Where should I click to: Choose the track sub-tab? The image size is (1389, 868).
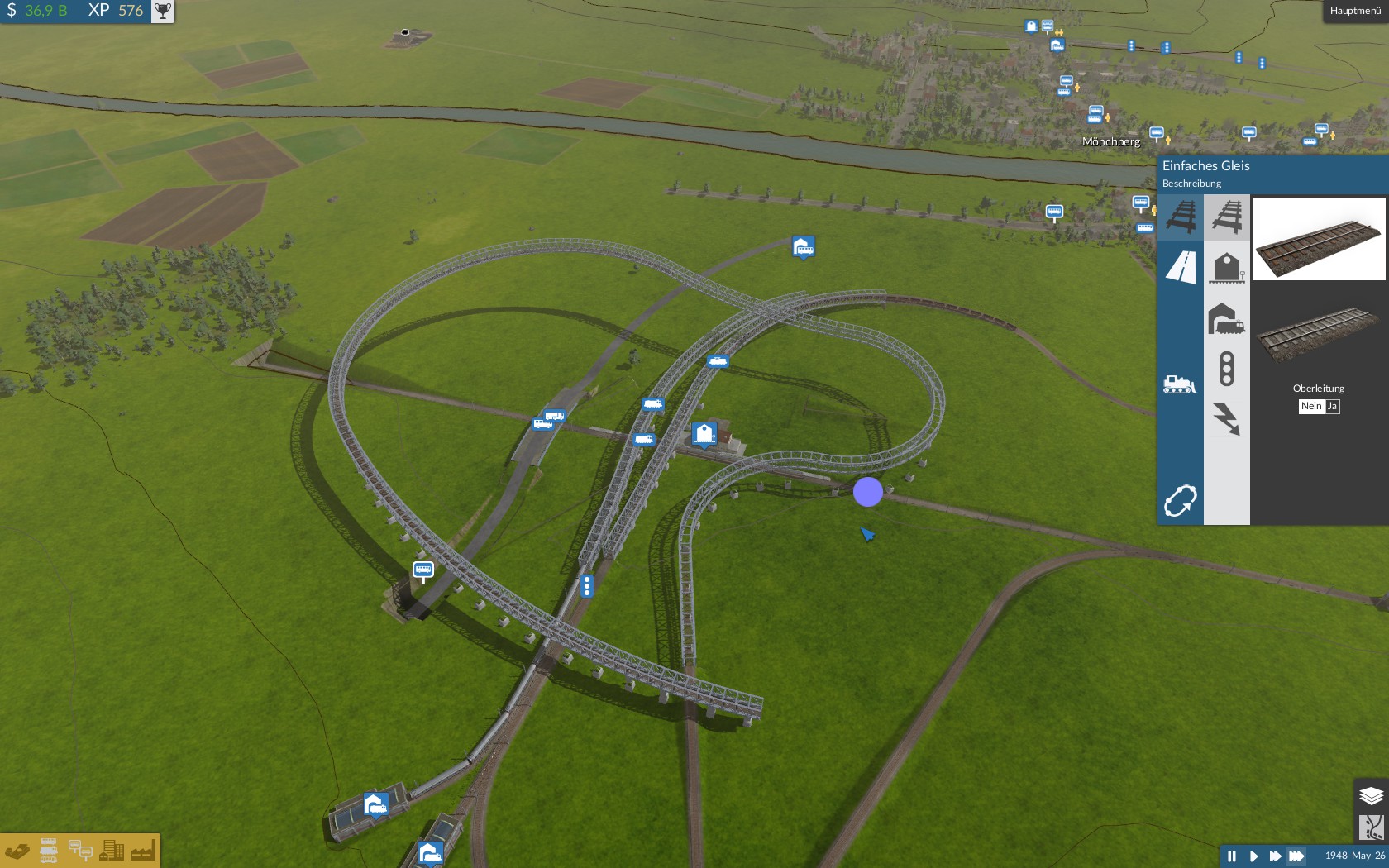click(1227, 217)
